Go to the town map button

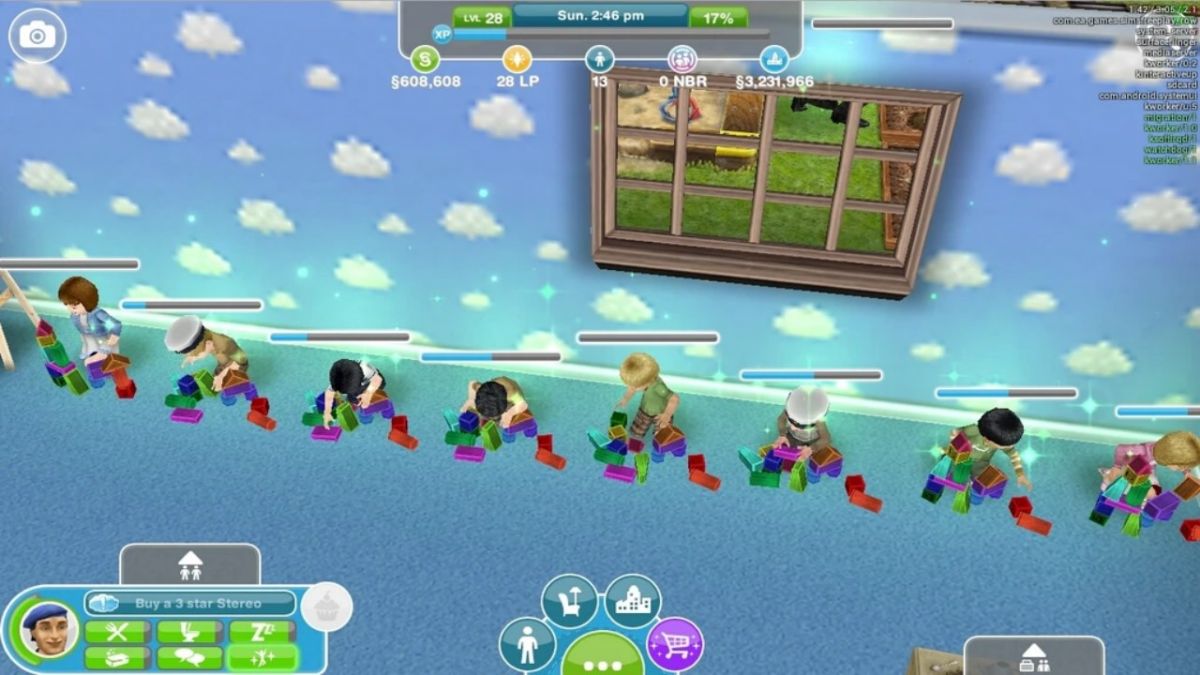633,601
